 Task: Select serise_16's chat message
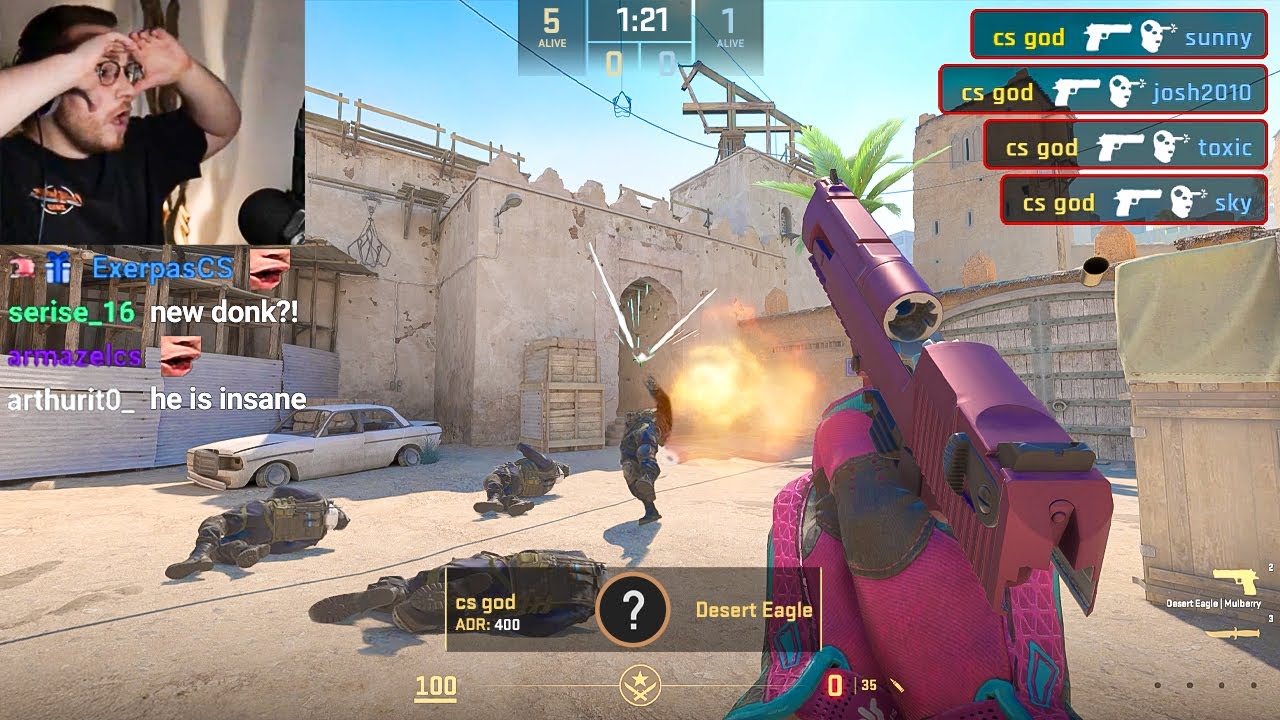(x=224, y=312)
